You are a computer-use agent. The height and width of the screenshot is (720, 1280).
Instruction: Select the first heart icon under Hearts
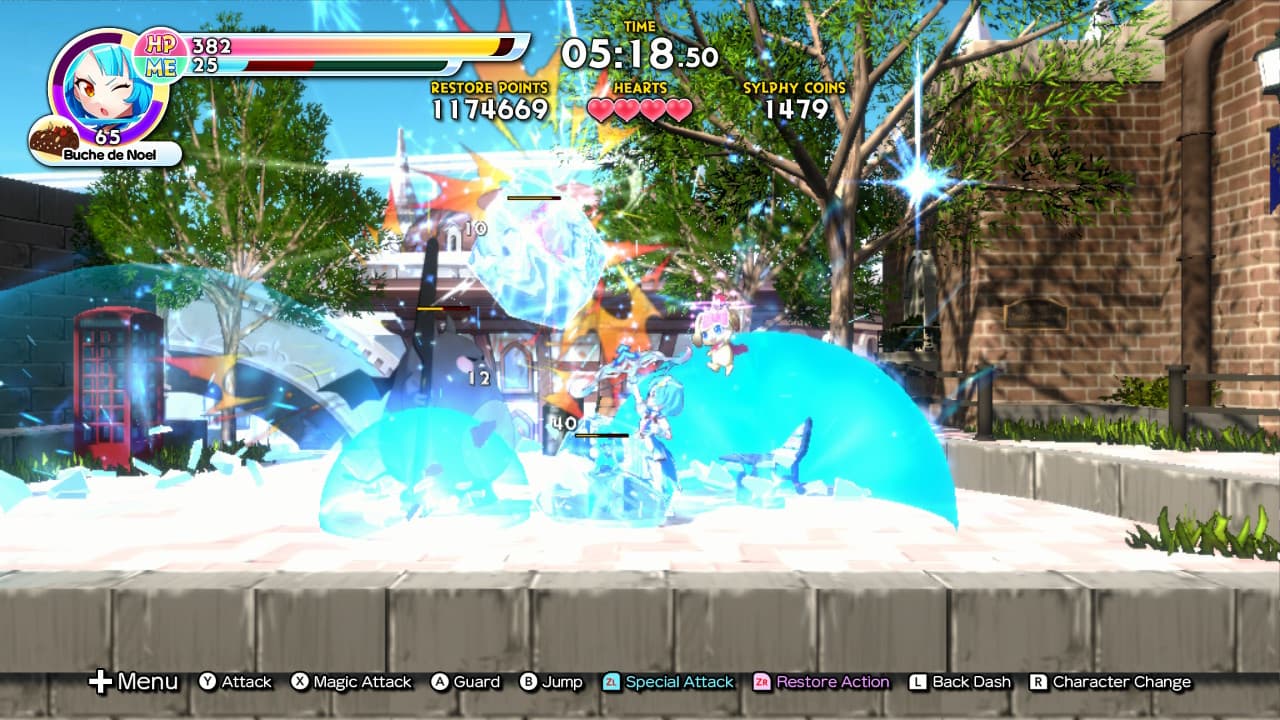[x=599, y=110]
